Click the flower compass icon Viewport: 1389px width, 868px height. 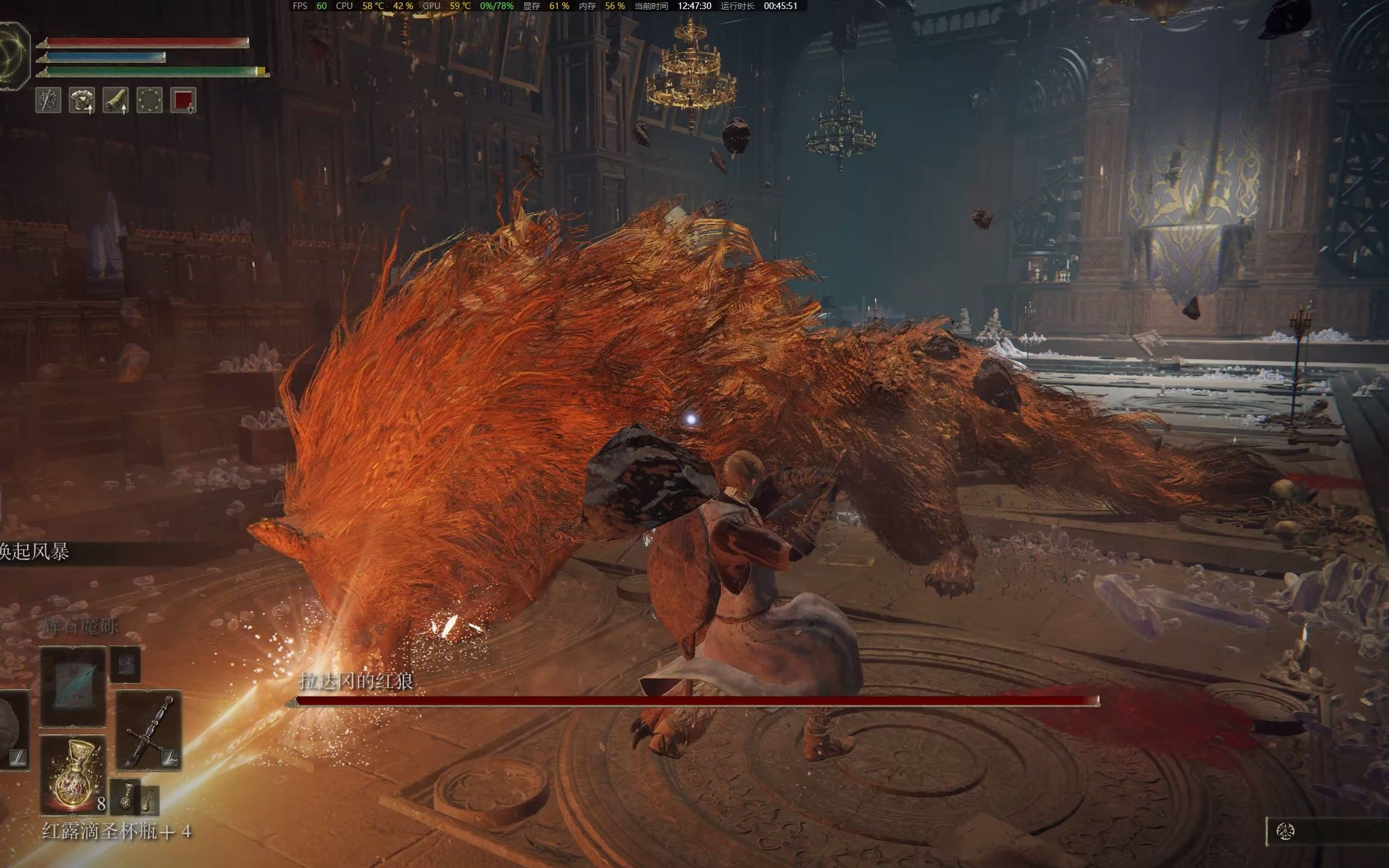click(1285, 832)
